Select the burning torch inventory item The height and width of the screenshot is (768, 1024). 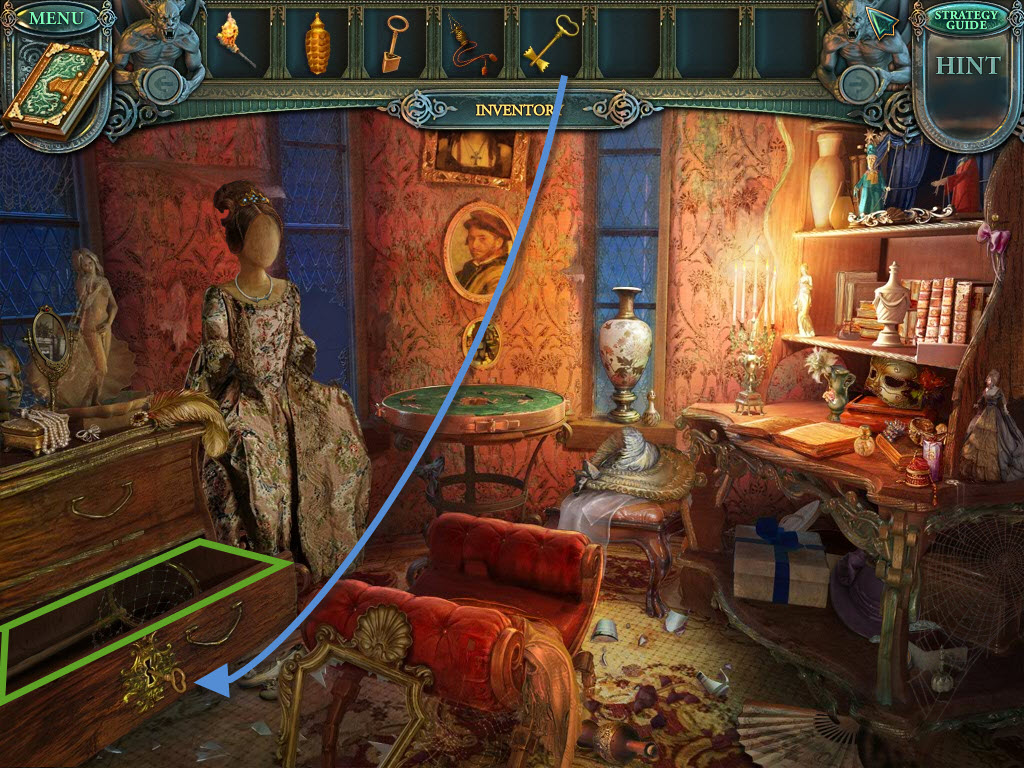[237, 42]
